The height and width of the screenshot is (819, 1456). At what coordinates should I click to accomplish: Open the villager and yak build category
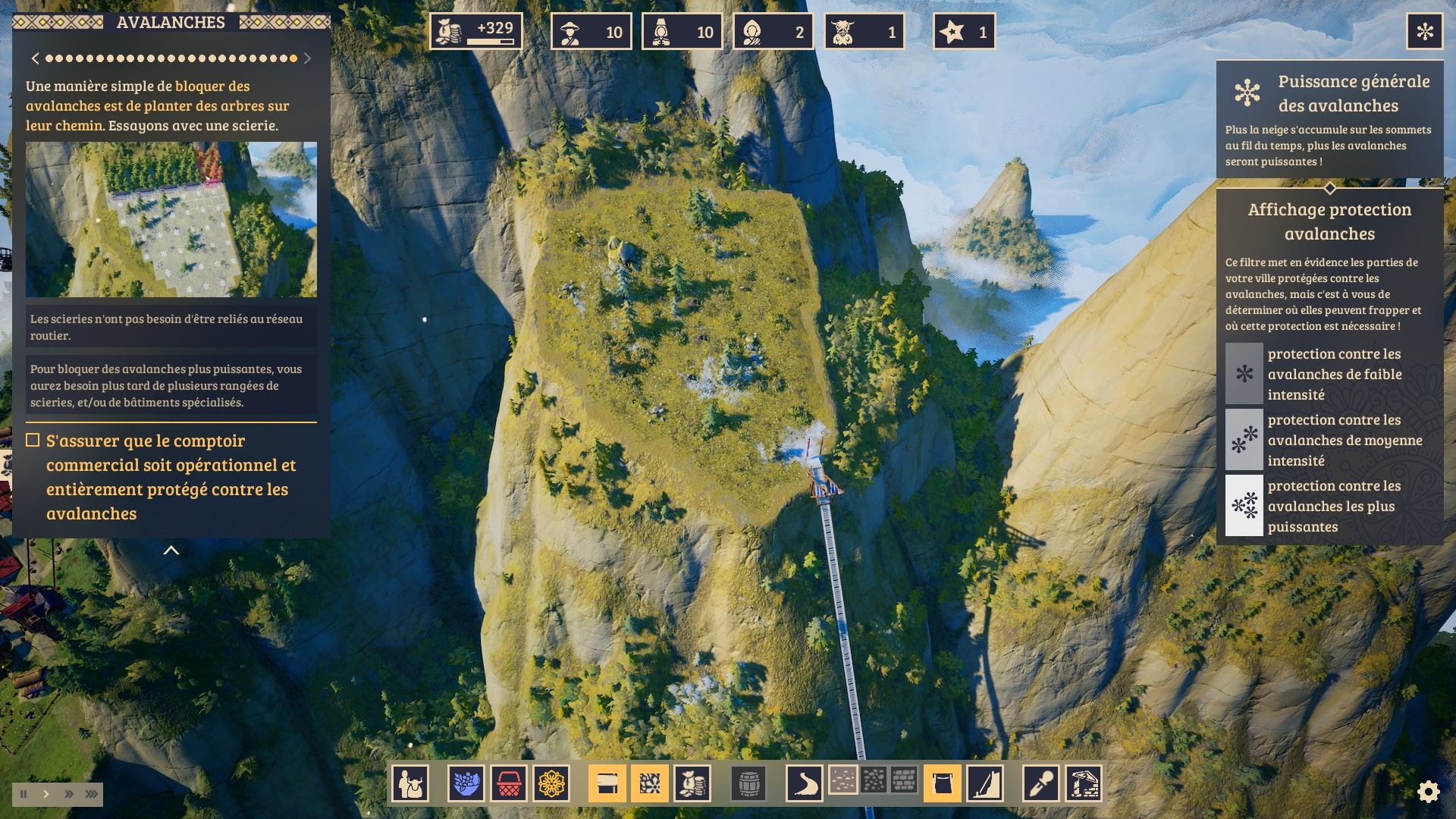[410, 783]
